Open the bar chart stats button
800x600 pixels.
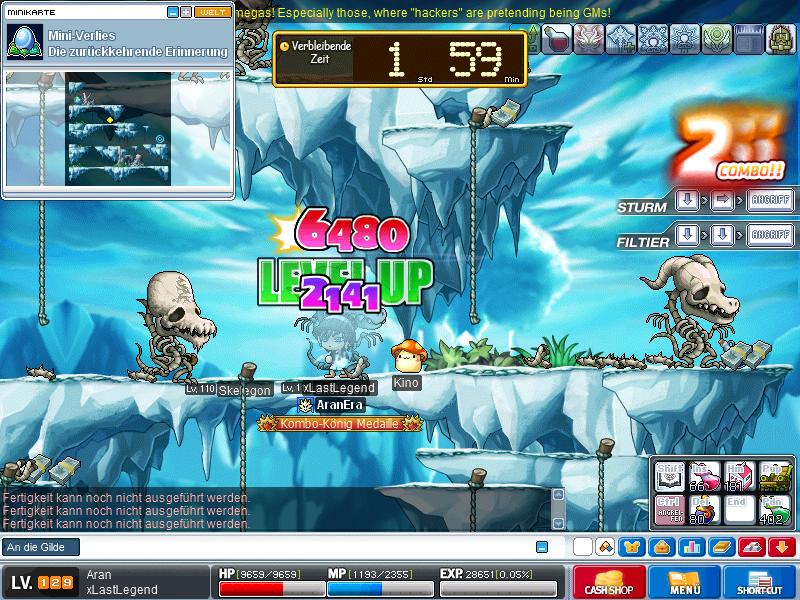691,547
